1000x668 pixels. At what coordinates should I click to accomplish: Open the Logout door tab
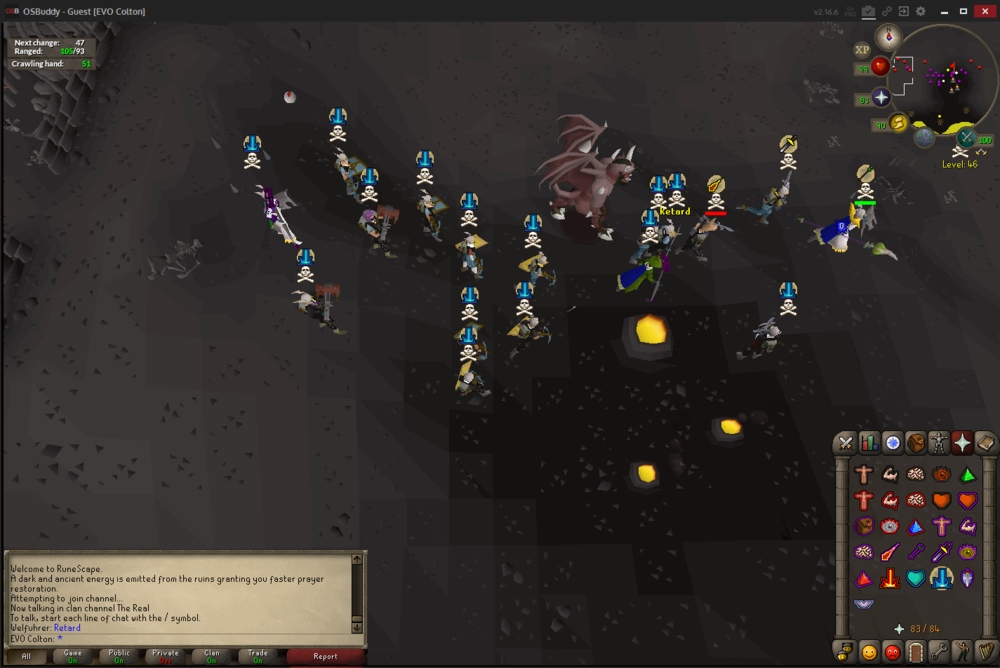tap(916, 653)
